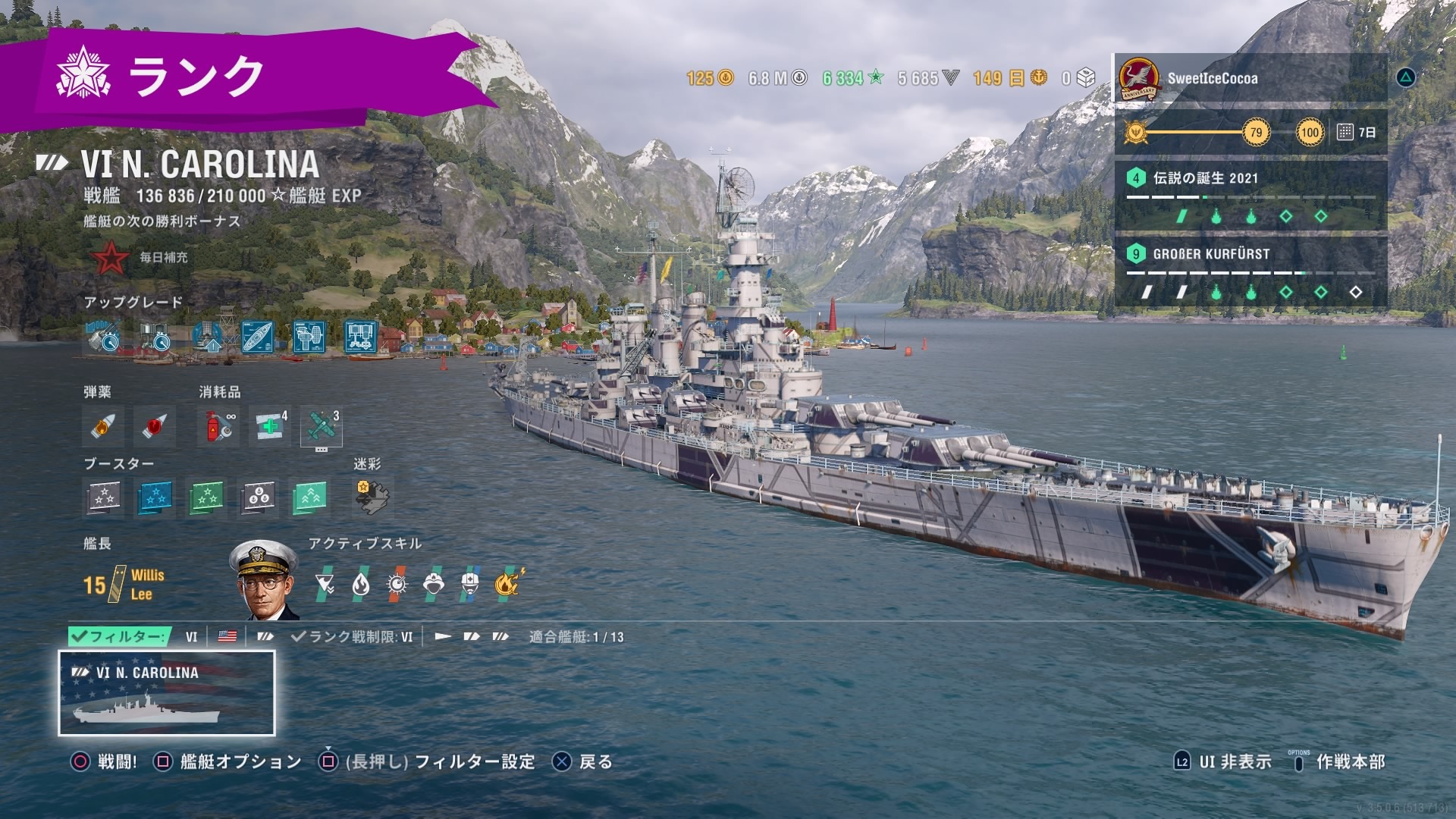Image resolution: width=1456 pixels, height=819 pixels.
Task: Open commander Willis Lee's portrait
Action: point(262,579)
